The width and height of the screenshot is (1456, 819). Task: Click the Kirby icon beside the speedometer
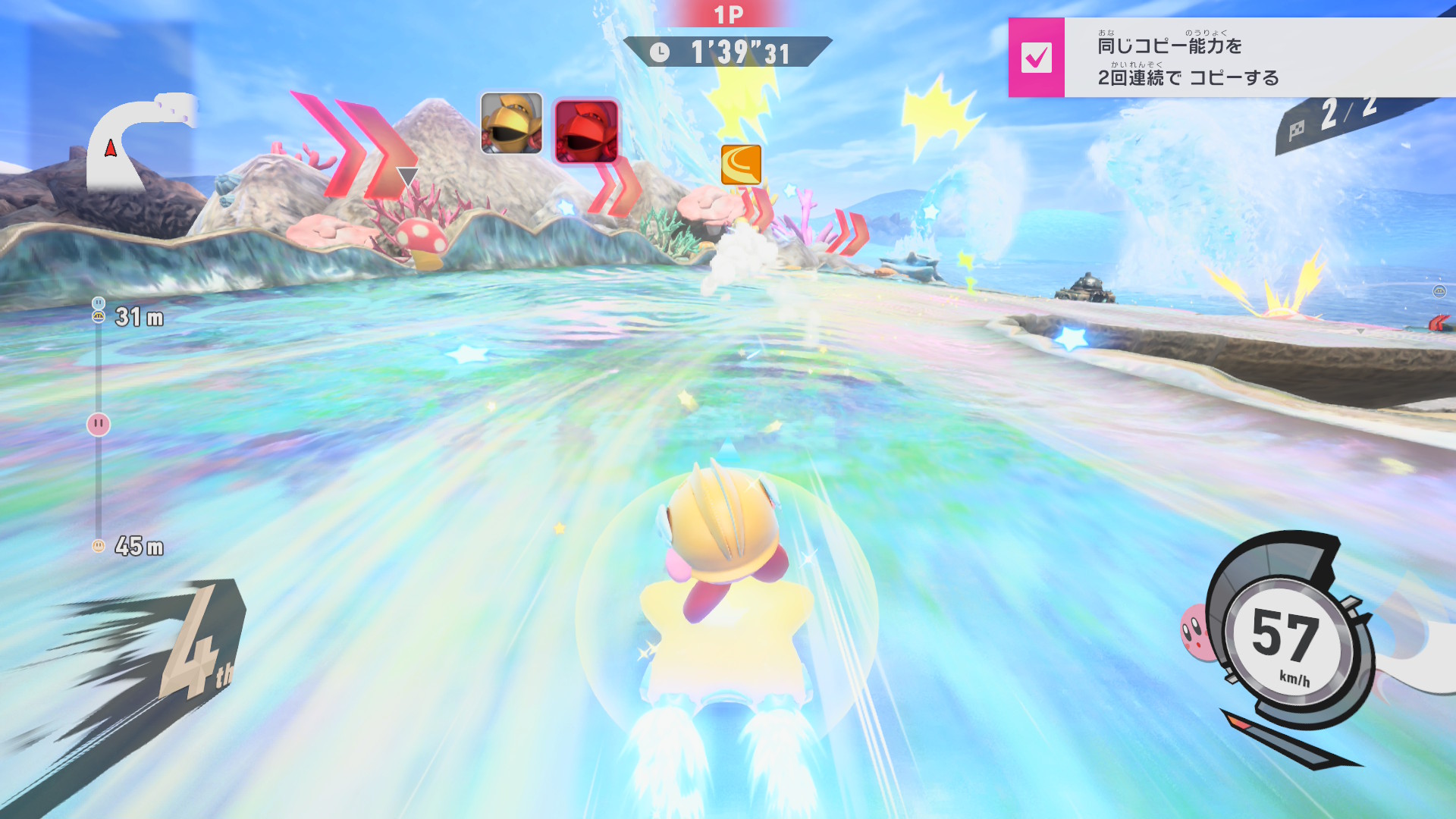coord(1196,631)
